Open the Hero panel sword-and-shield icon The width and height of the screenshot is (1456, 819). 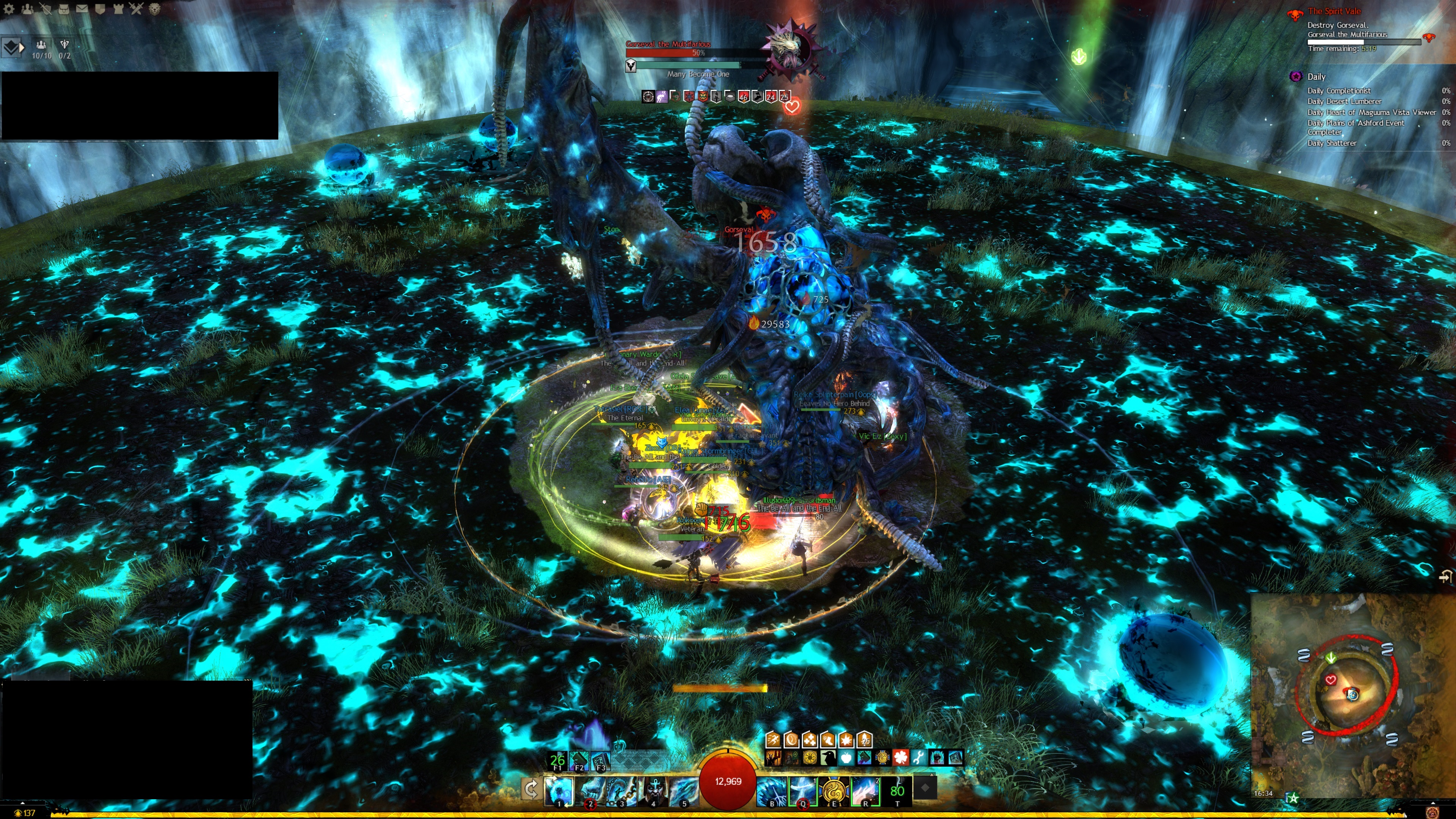tap(45, 8)
